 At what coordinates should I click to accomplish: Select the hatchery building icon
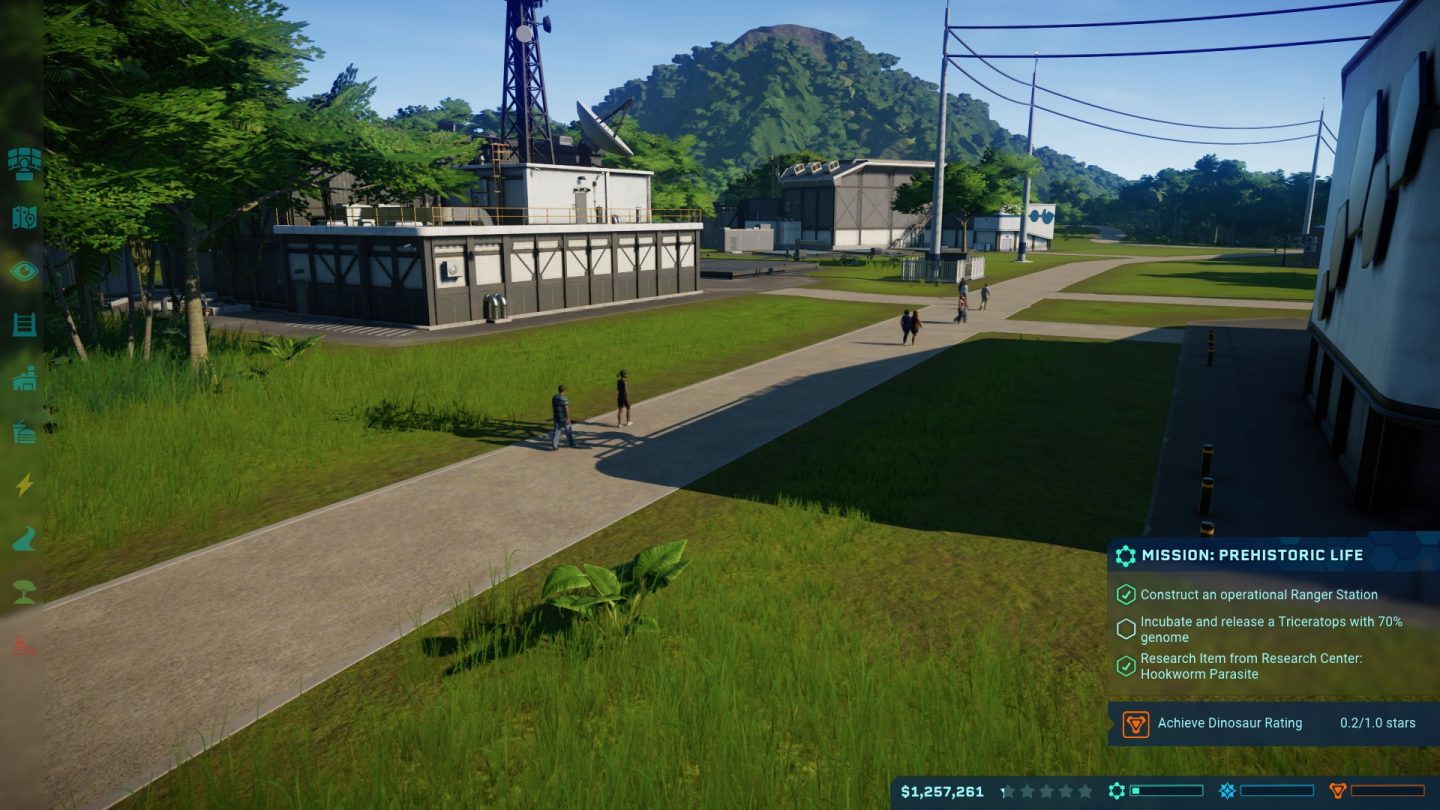[x=24, y=378]
